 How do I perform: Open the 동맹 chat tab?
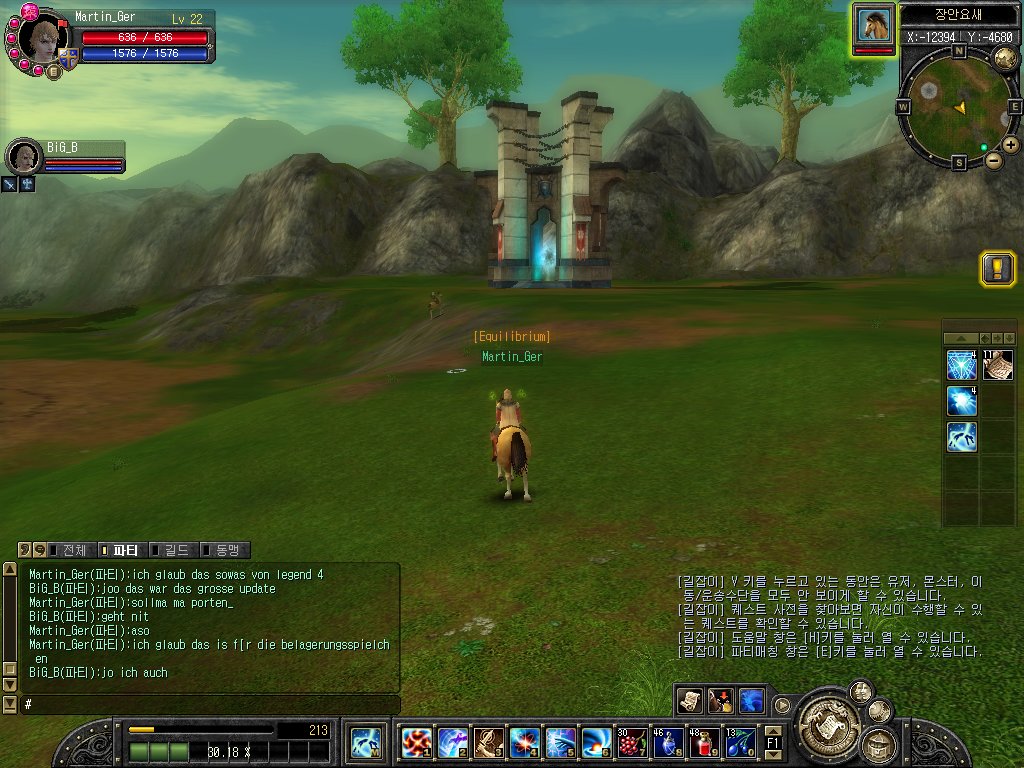coord(225,550)
